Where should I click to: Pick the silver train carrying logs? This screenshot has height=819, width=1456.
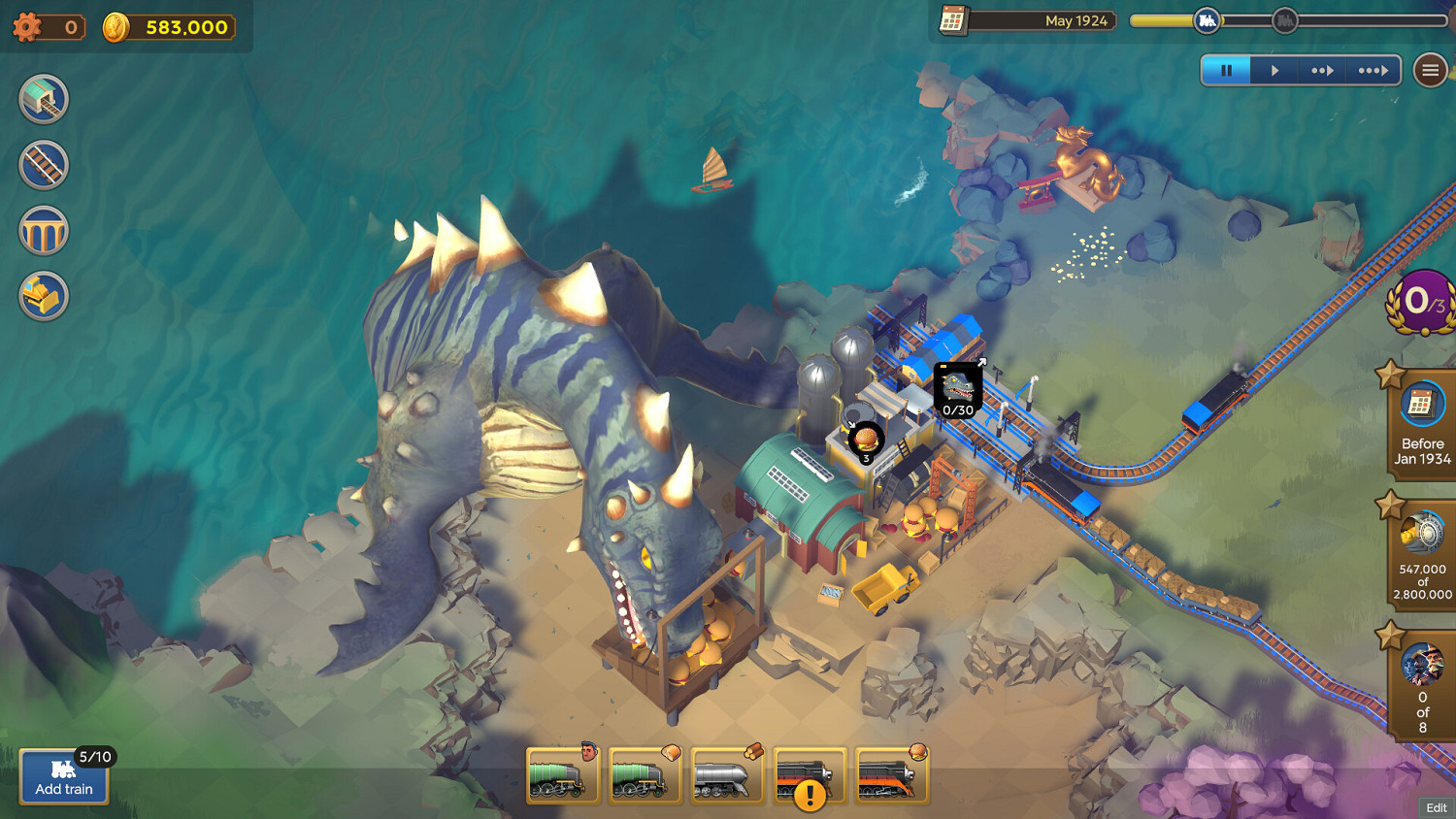point(726,776)
